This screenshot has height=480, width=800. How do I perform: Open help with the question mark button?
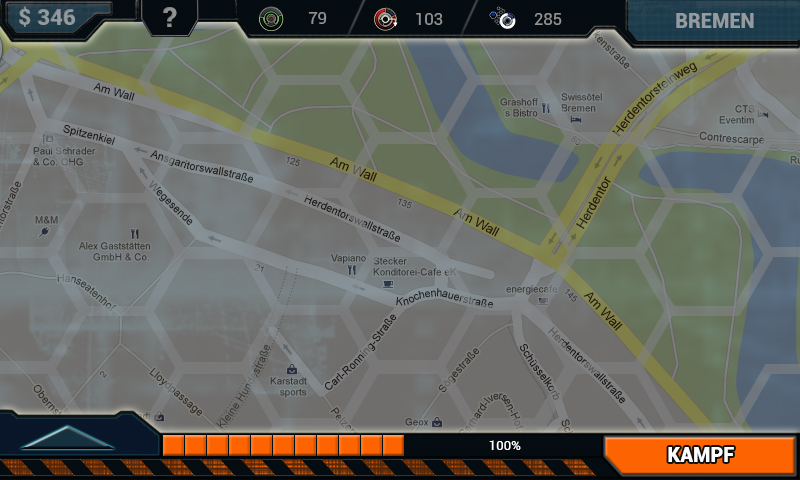point(169,19)
